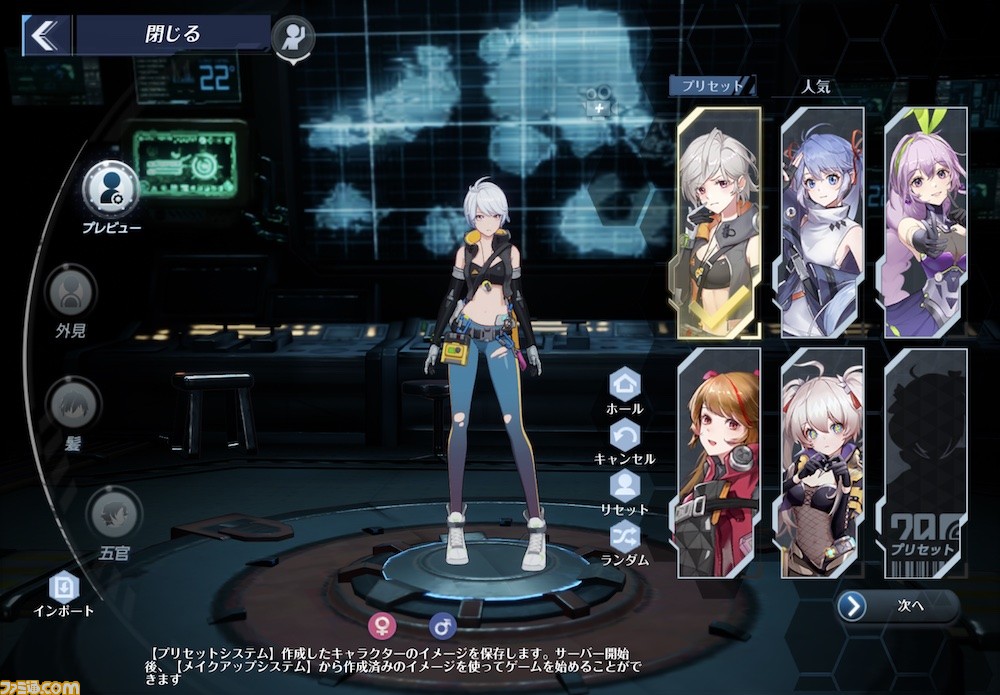The height and width of the screenshot is (695, 1000).
Task: Switch to the 人気 popular tab
Action: pyautogui.click(x=816, y=86)
